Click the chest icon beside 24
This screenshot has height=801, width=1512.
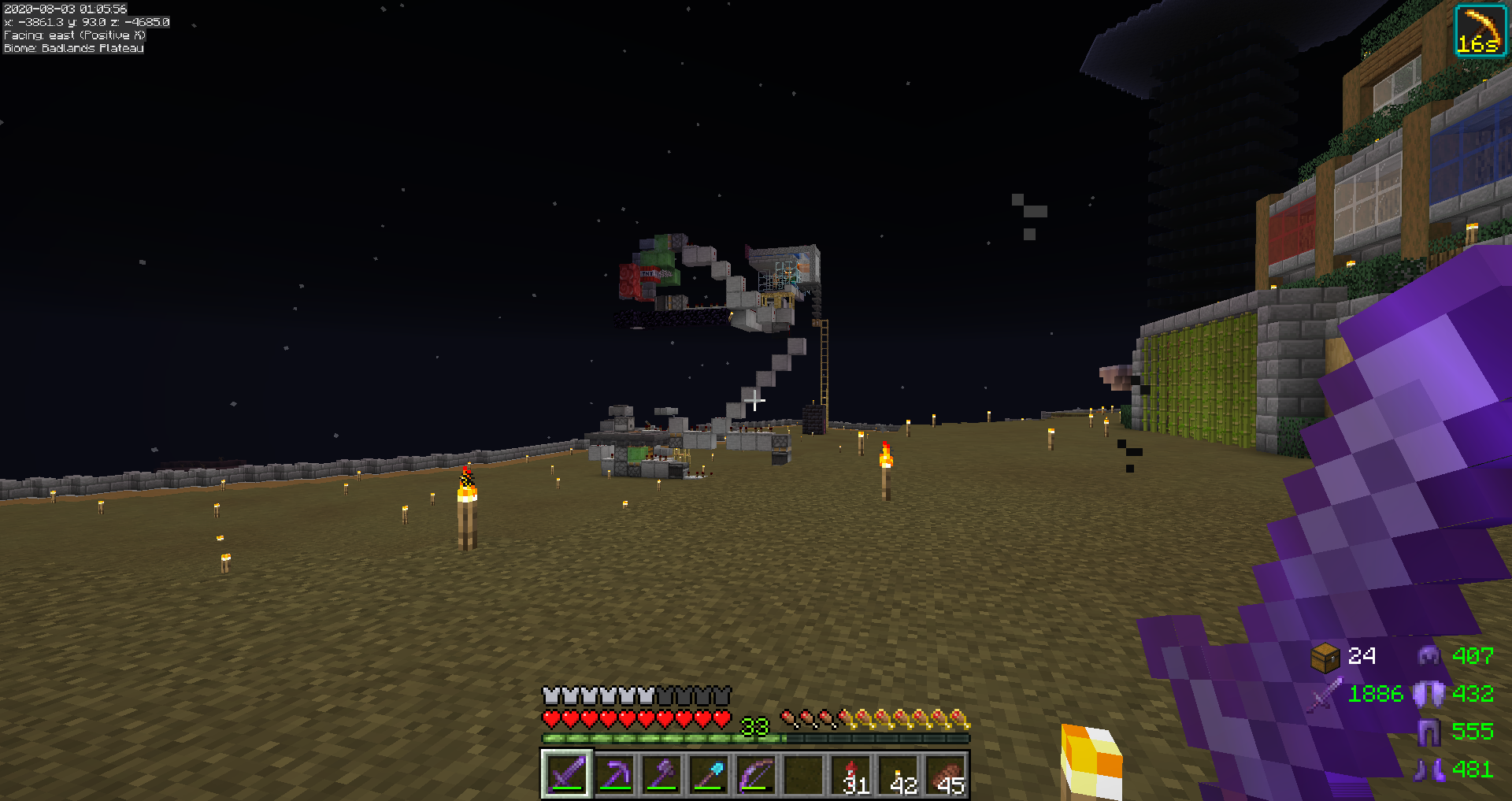pos(1325,656)
